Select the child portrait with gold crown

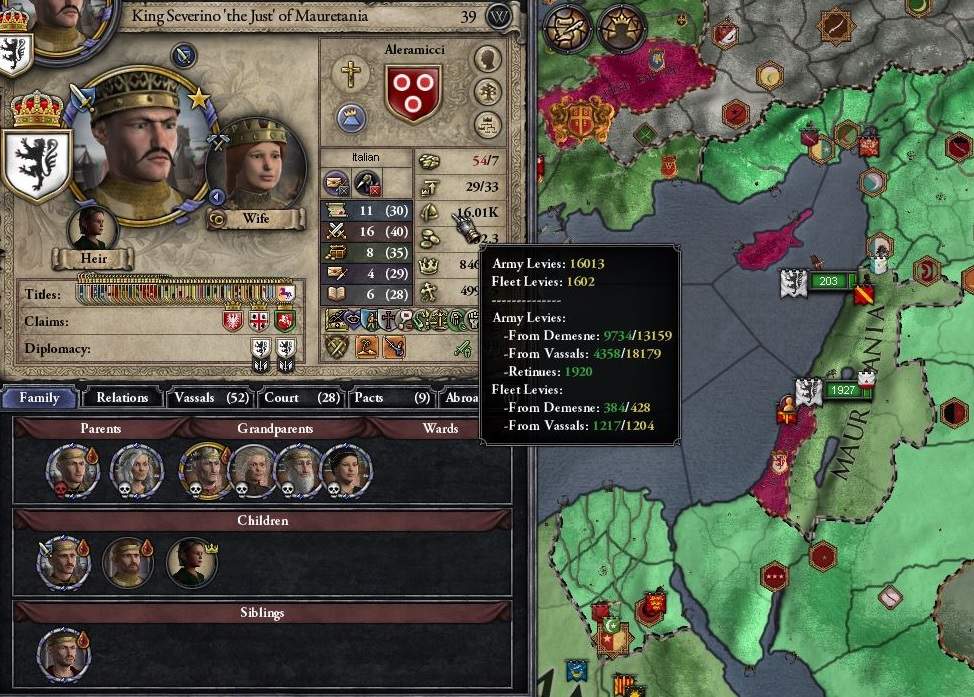tap(190, 563)
